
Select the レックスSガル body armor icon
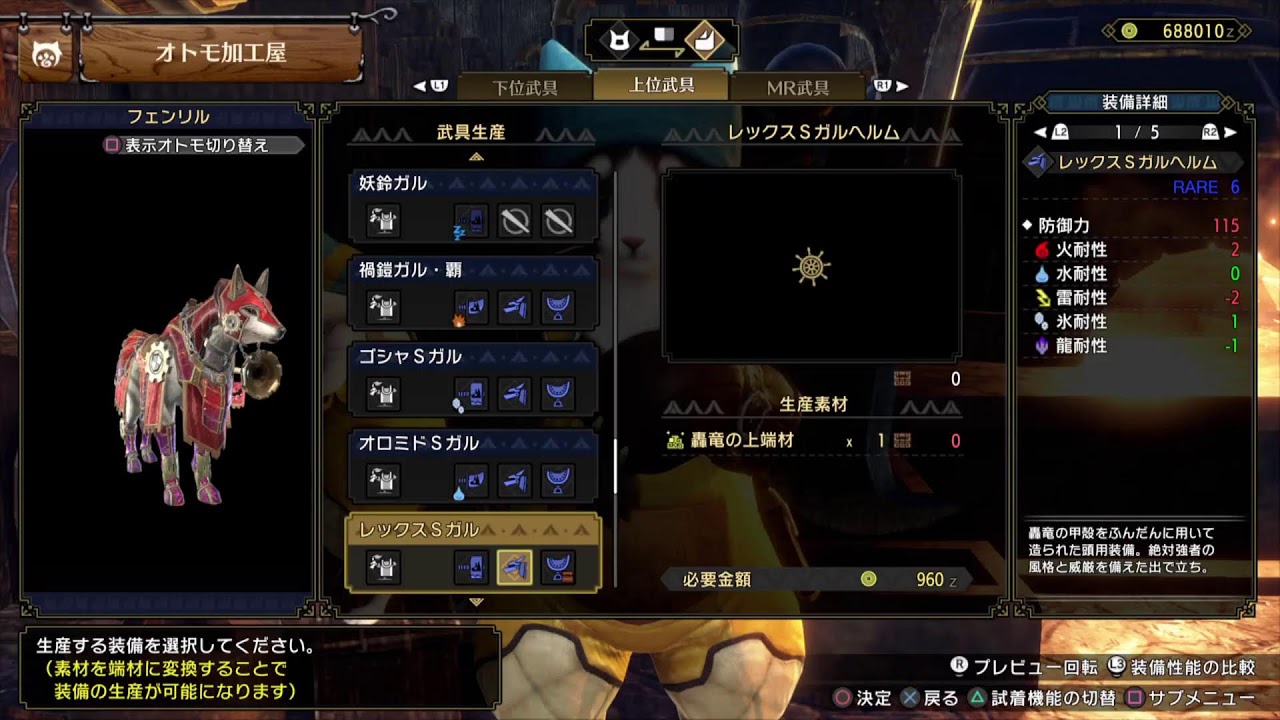557,567
